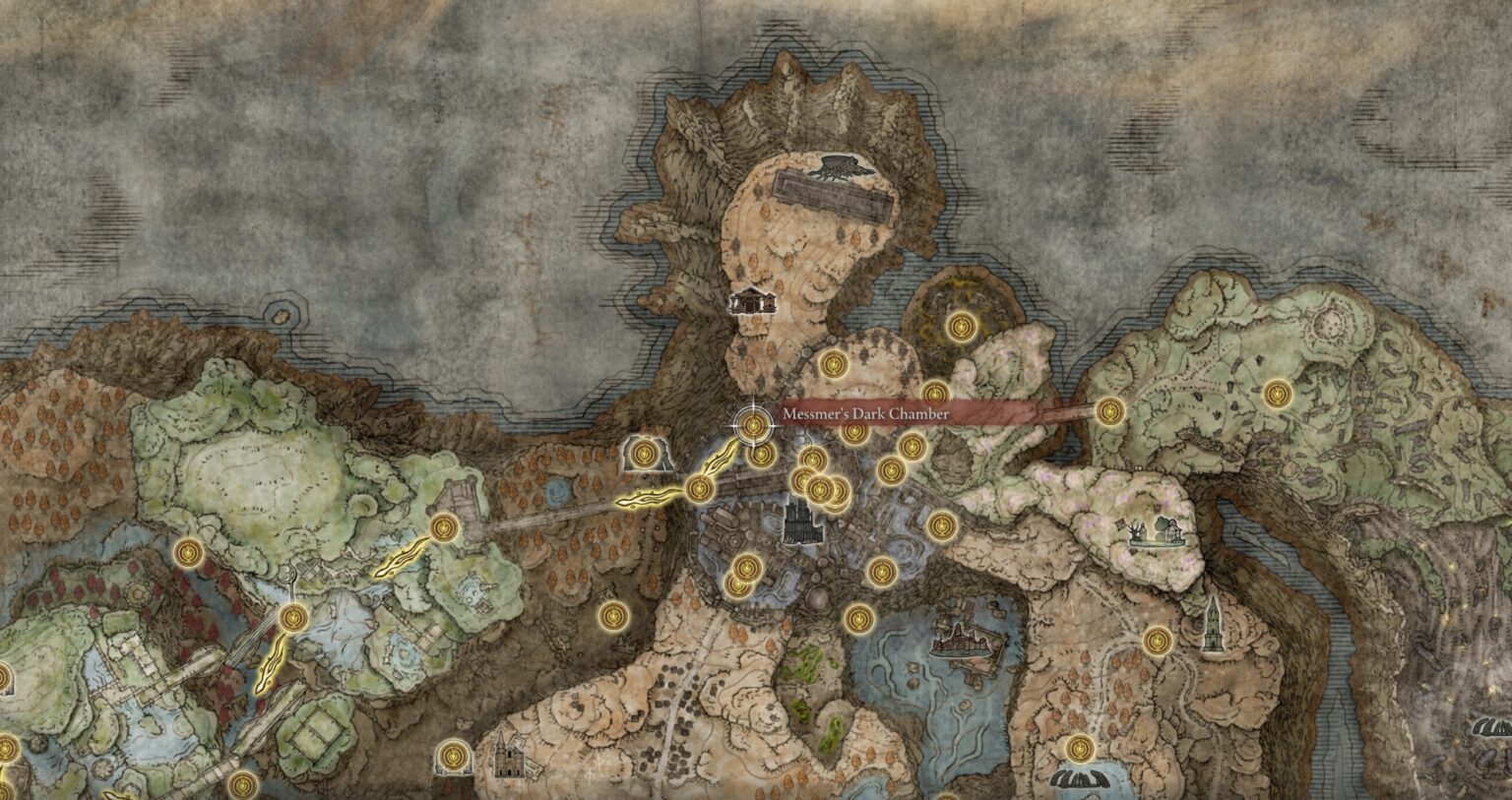Click the tall tower icon on the right side
Viewport: 1512px width, 800px height.
[1213, 630]
